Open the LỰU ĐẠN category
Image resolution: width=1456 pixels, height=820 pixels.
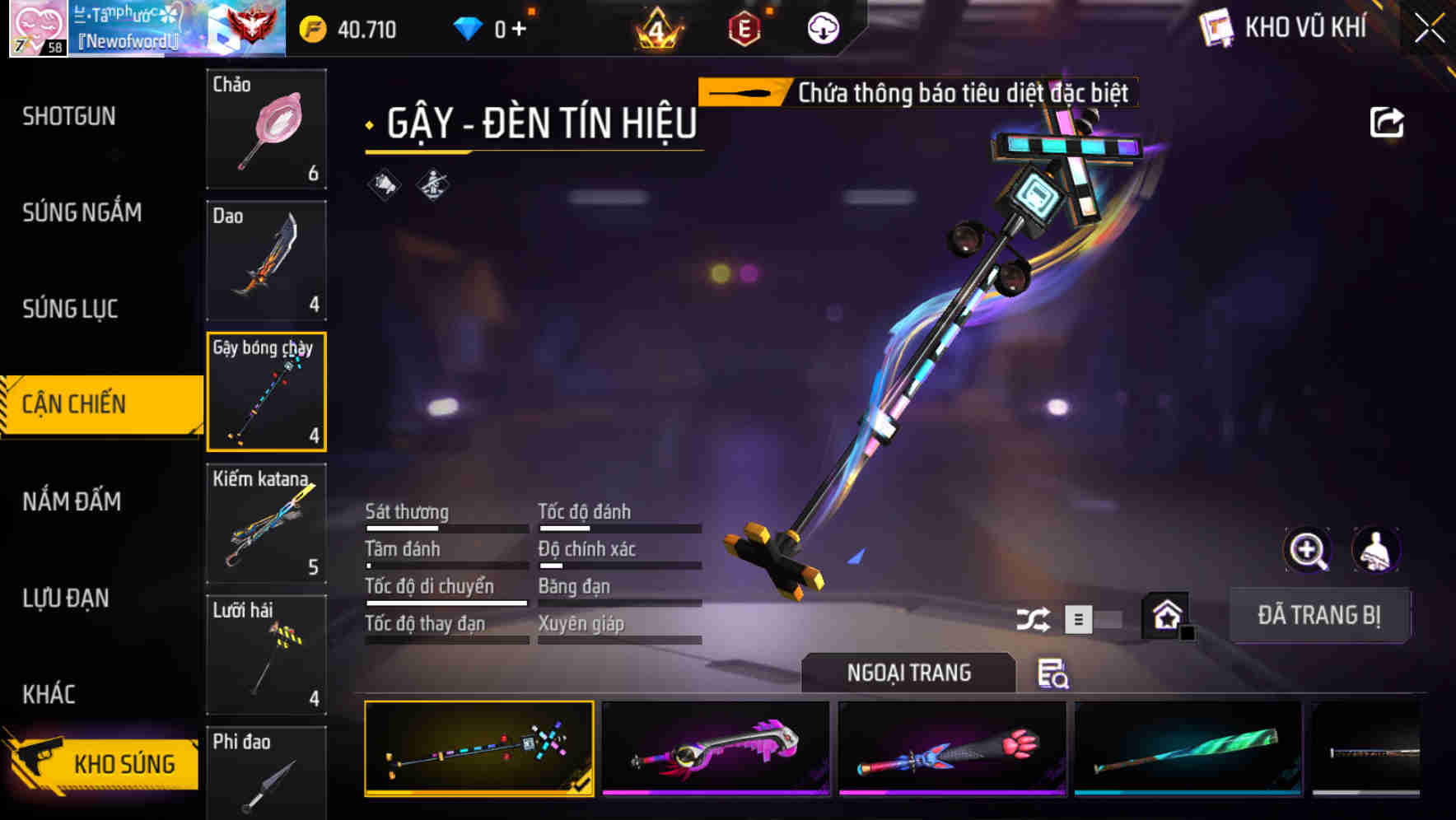pyautogui.click(x=66, y=598)
